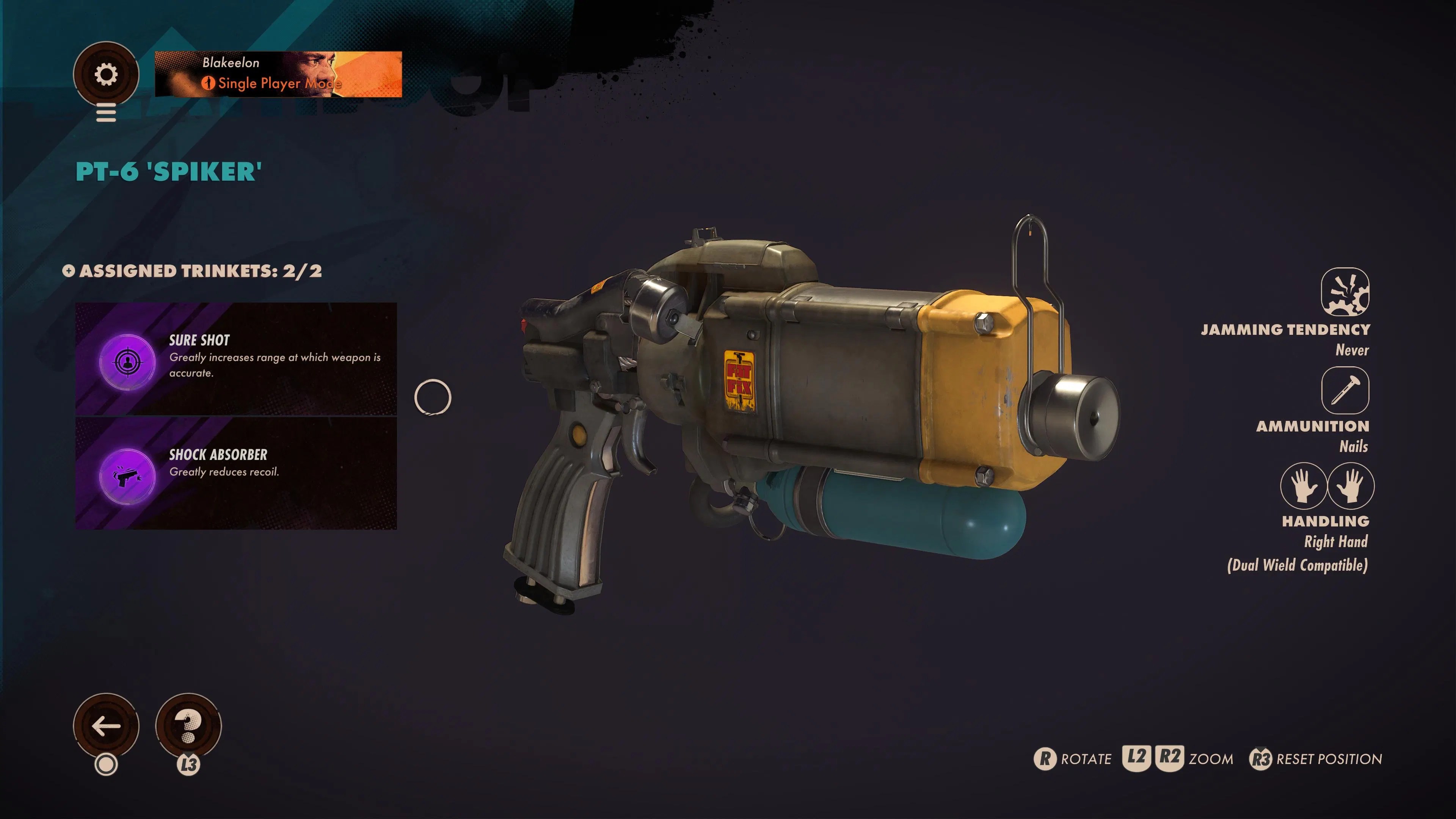Viewport: 1456px width, 819px height.
Task: Select the Sure Shot trinket
Action: [236, 359]
